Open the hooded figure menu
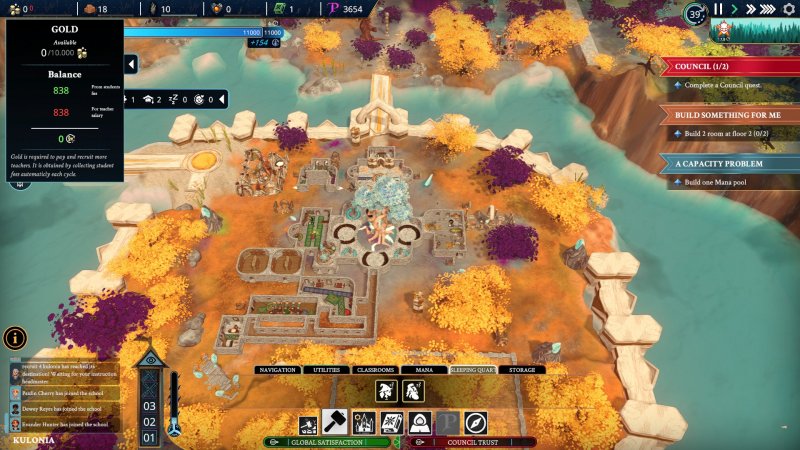 pos(420,424)
